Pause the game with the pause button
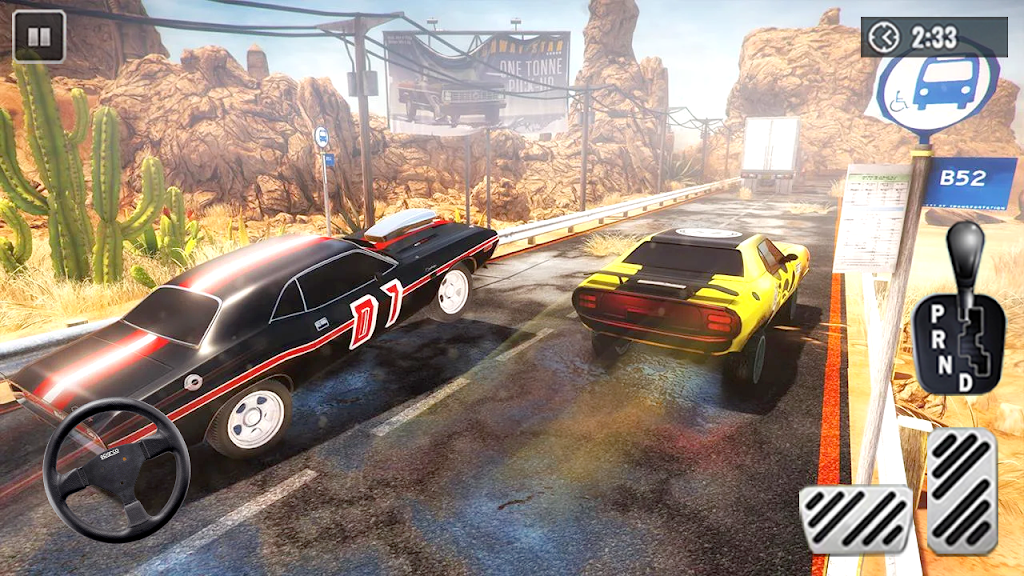 tap(39, 38)
